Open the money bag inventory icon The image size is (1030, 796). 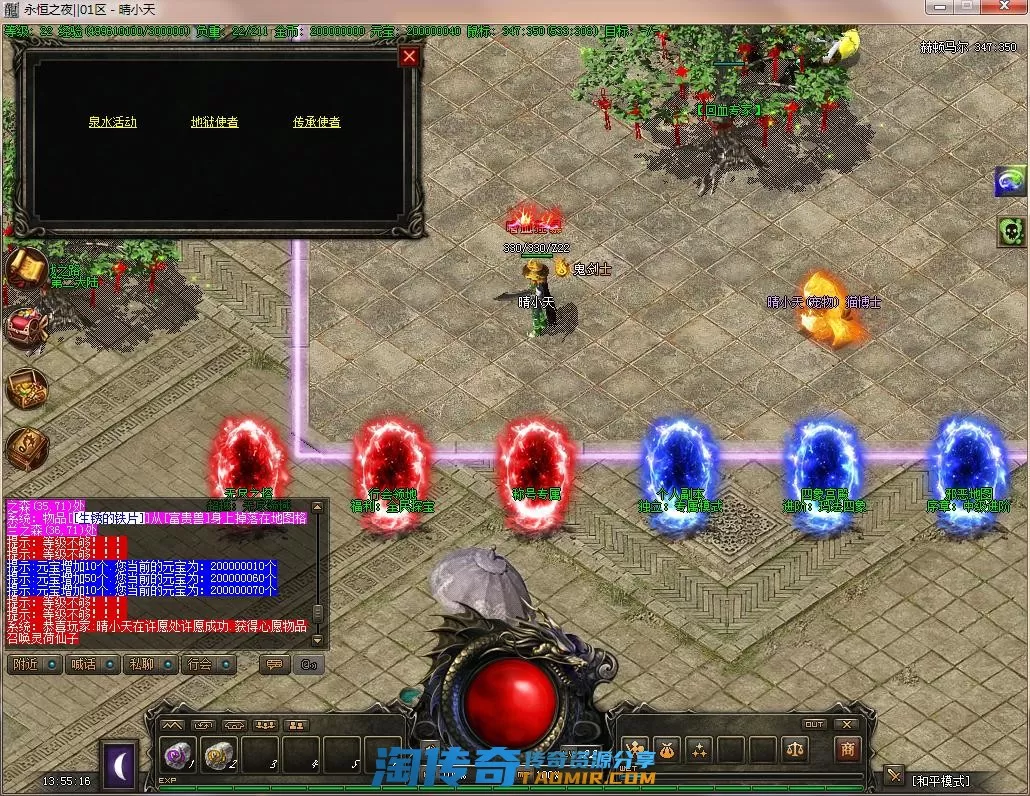(x=666, y=749)
